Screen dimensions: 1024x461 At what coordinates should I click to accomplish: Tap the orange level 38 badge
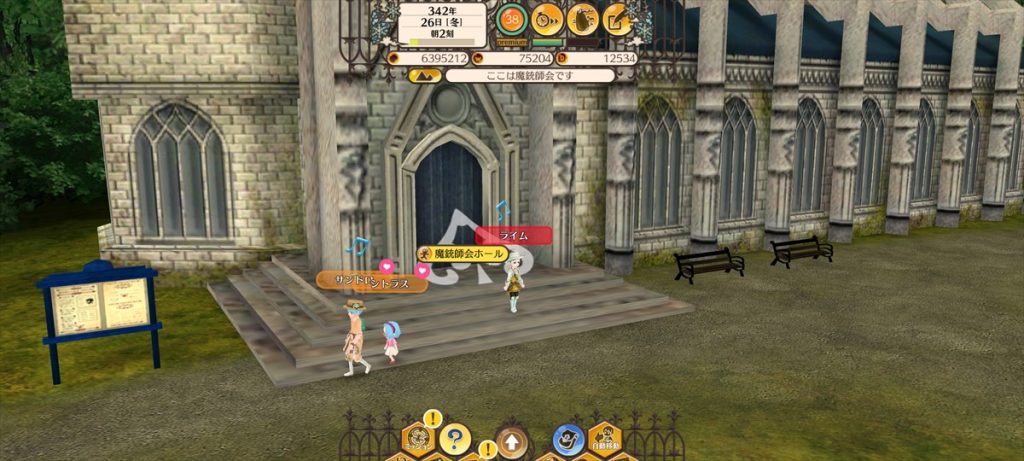pyautogui.click(x=512, y=18)
